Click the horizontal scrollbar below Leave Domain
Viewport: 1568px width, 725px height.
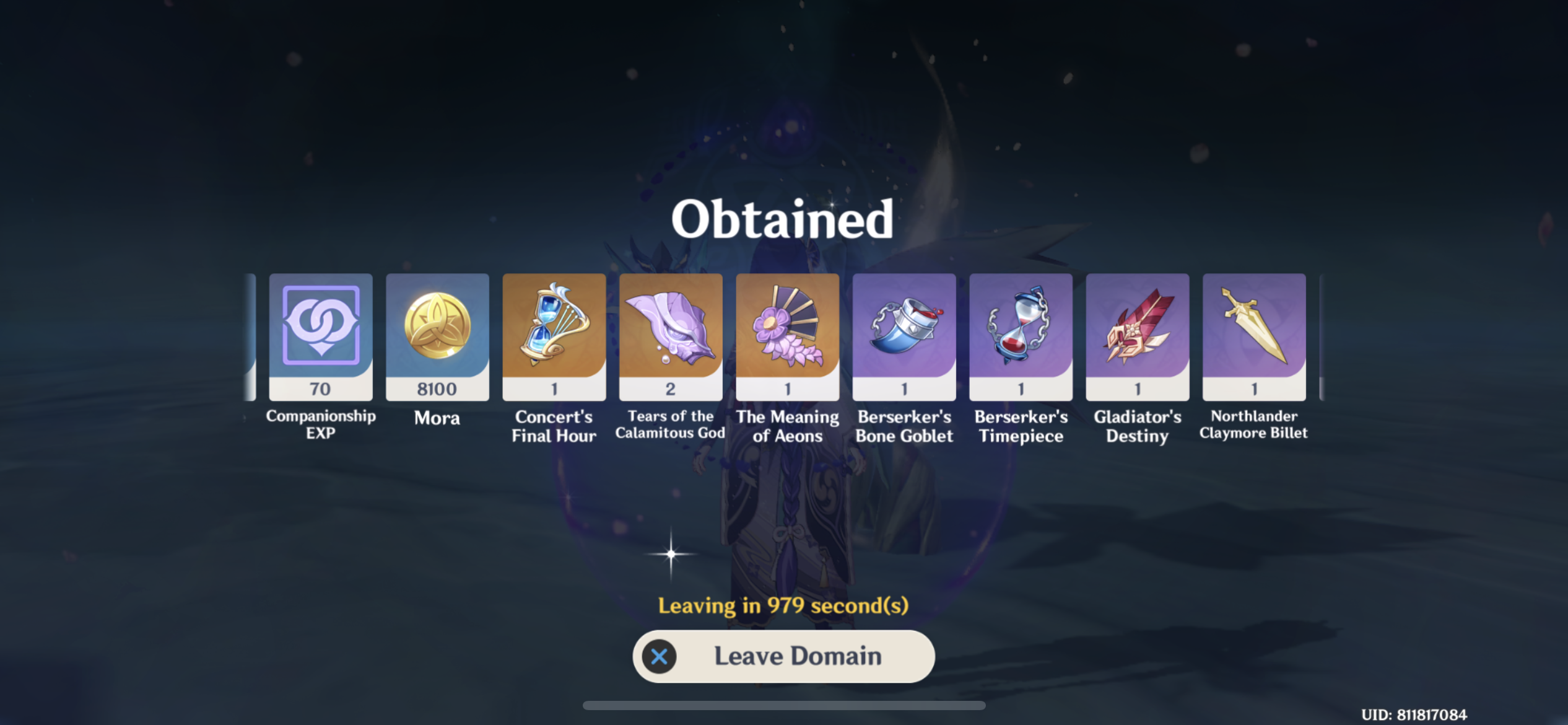coord(783,705)
